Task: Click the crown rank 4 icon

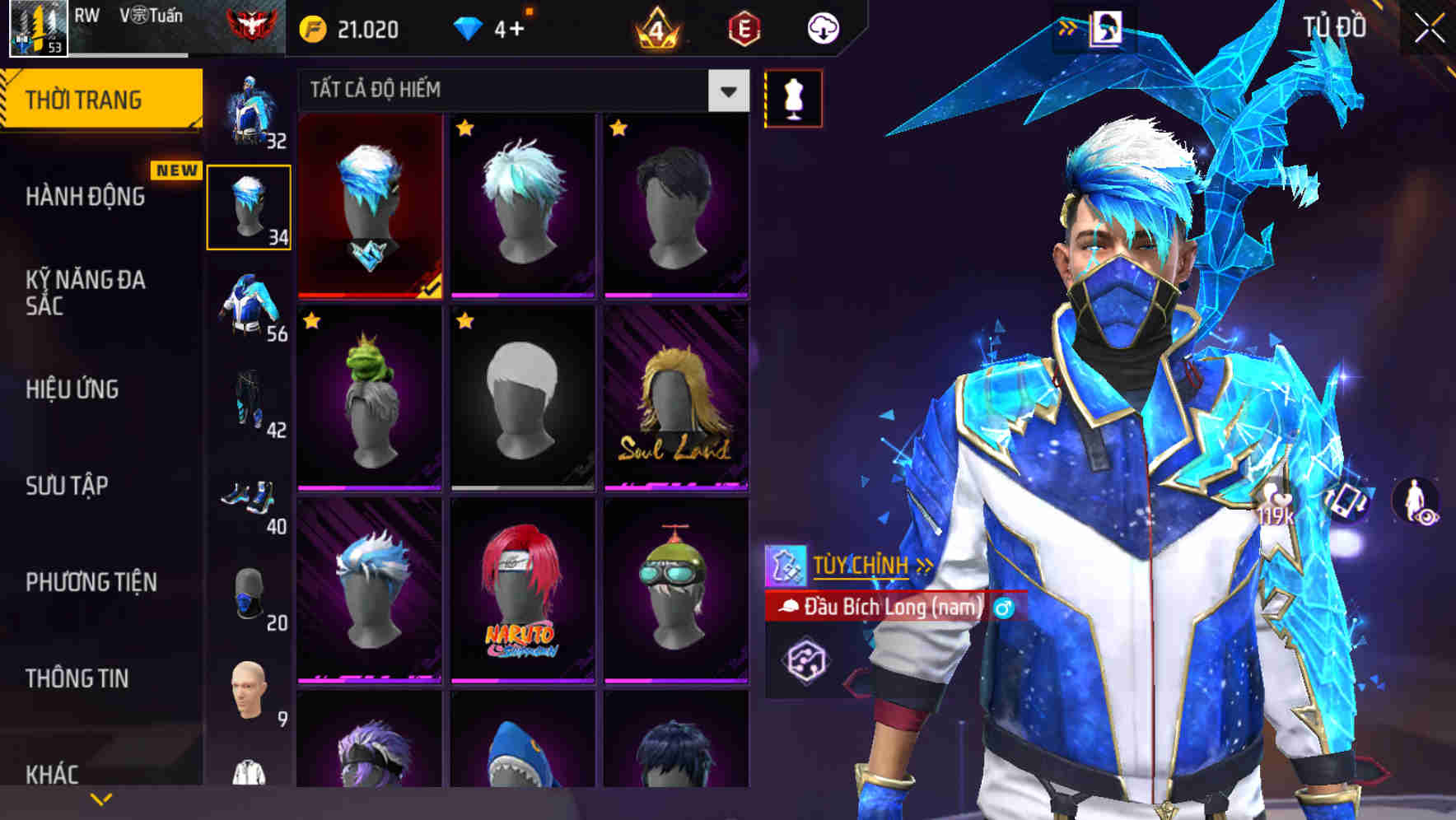Action: [x=655, y=27]
